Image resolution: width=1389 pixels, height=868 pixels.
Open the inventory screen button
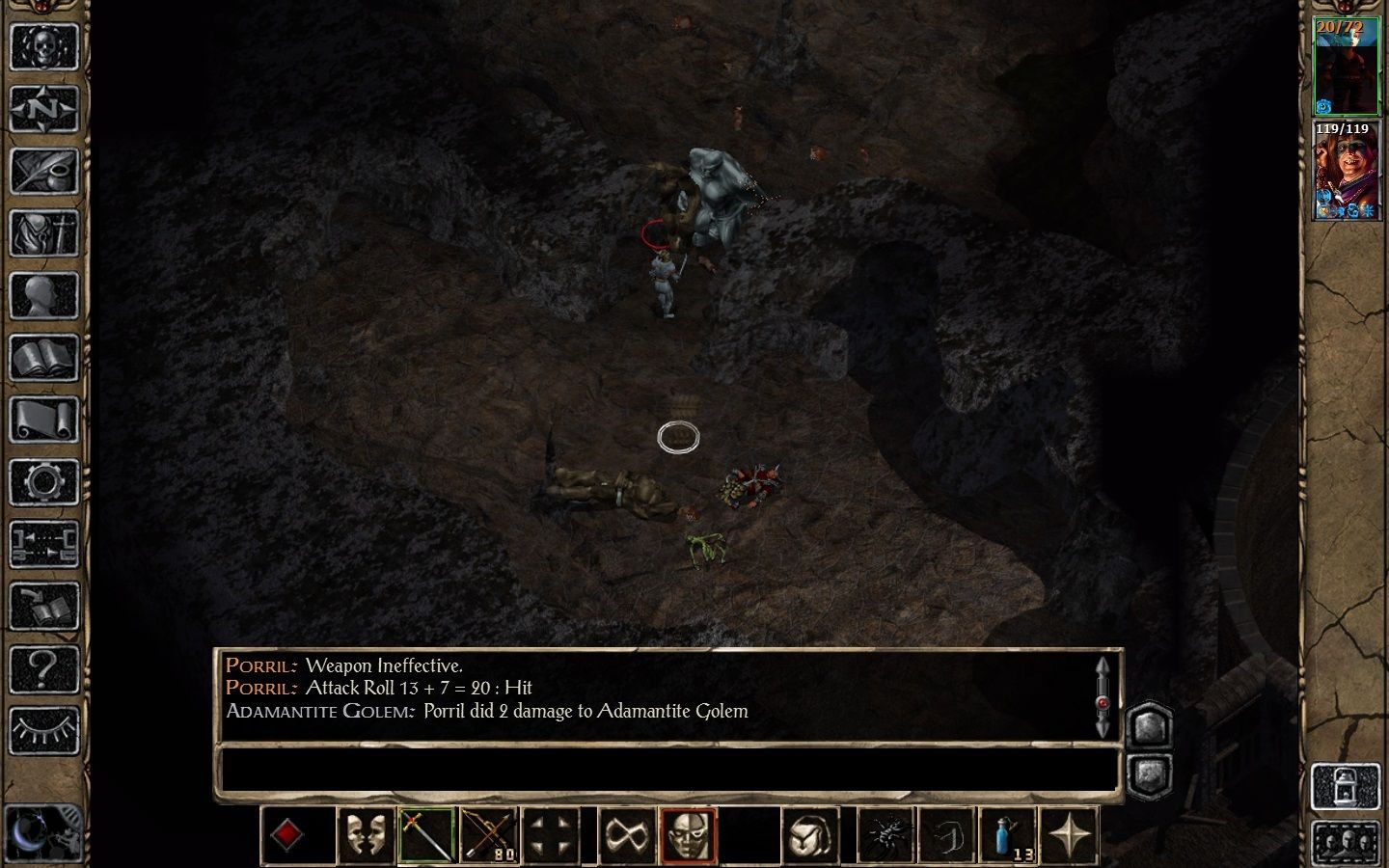coord(43,232)
